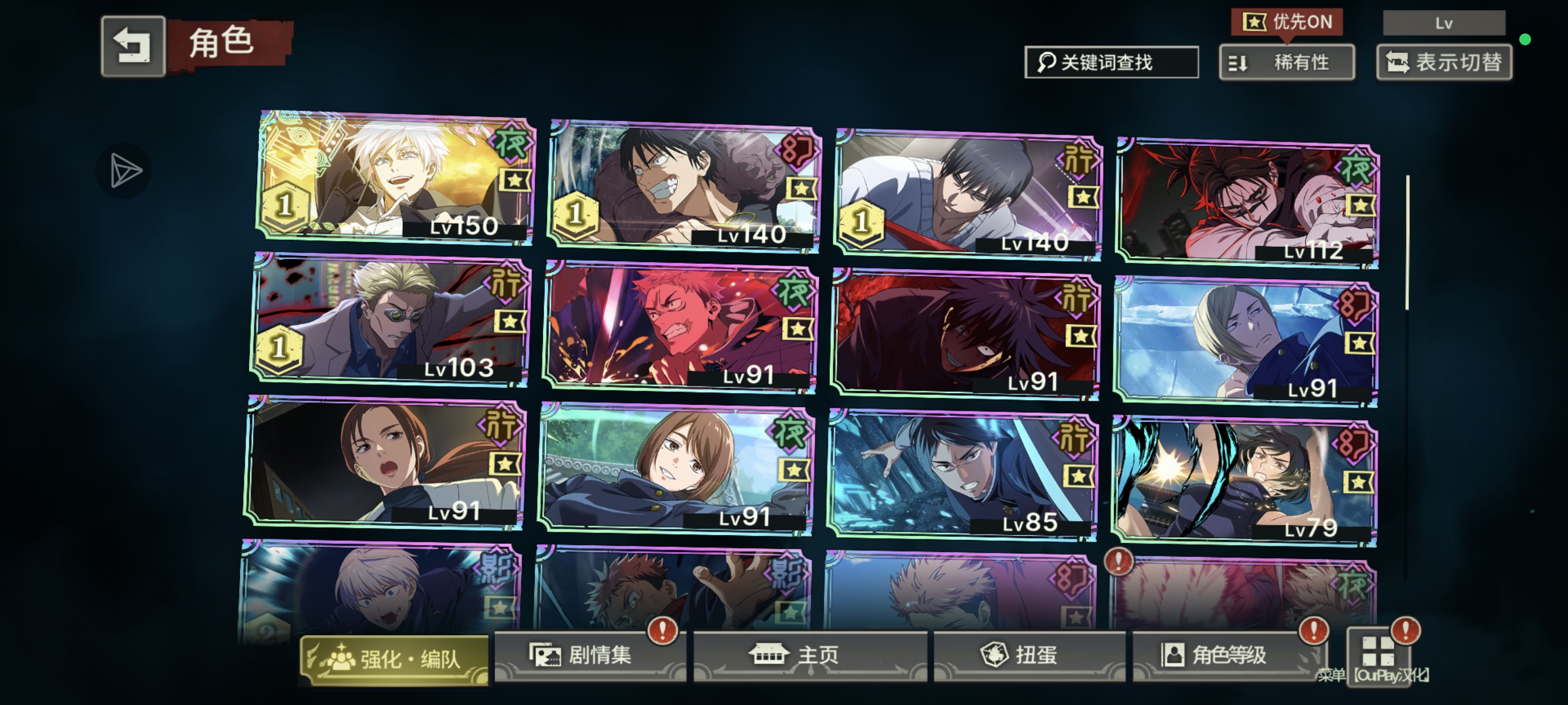Change sorting with the 稀有性 button

coord(1287,62)
